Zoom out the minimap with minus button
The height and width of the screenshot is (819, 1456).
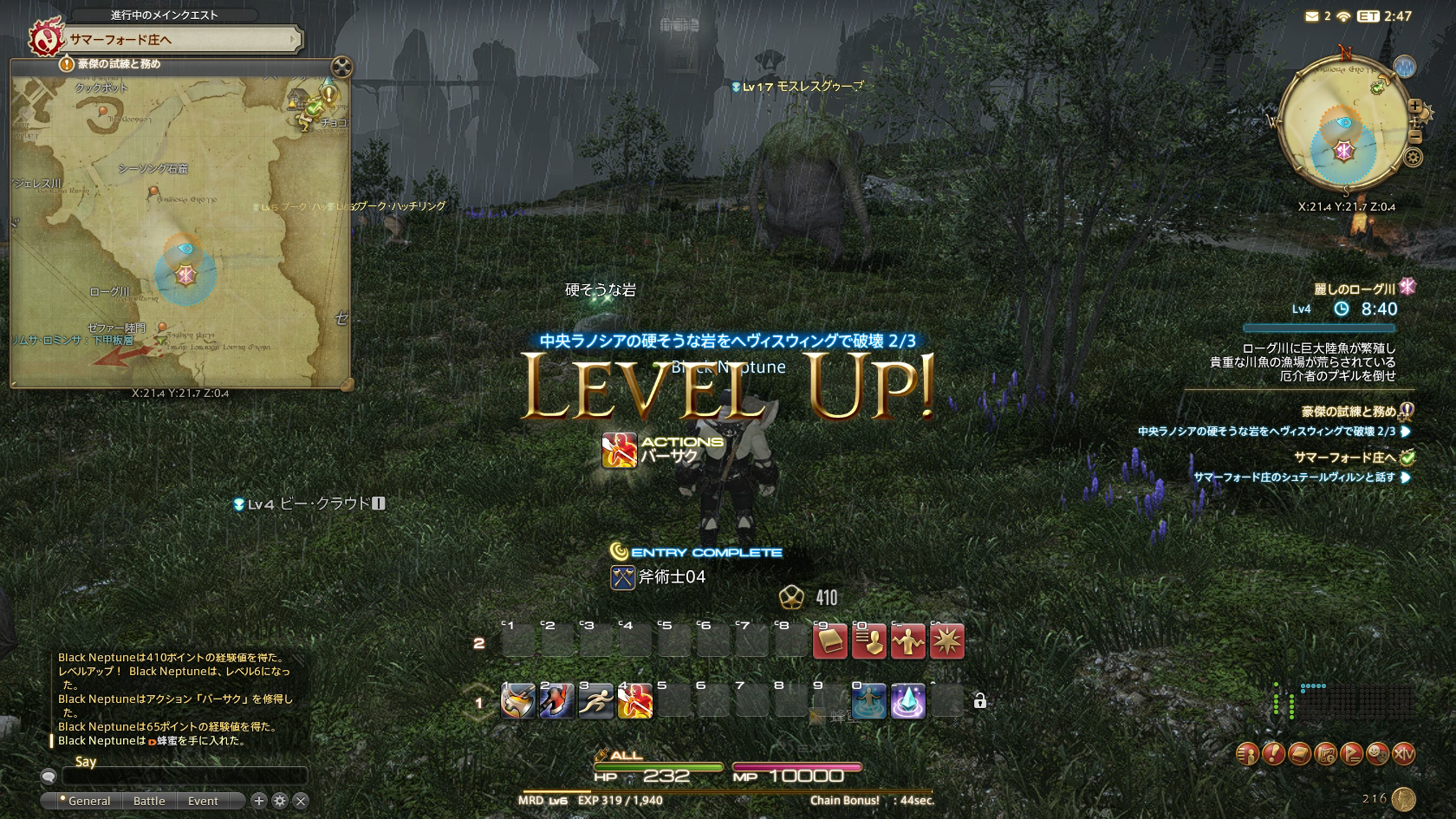1415,136
